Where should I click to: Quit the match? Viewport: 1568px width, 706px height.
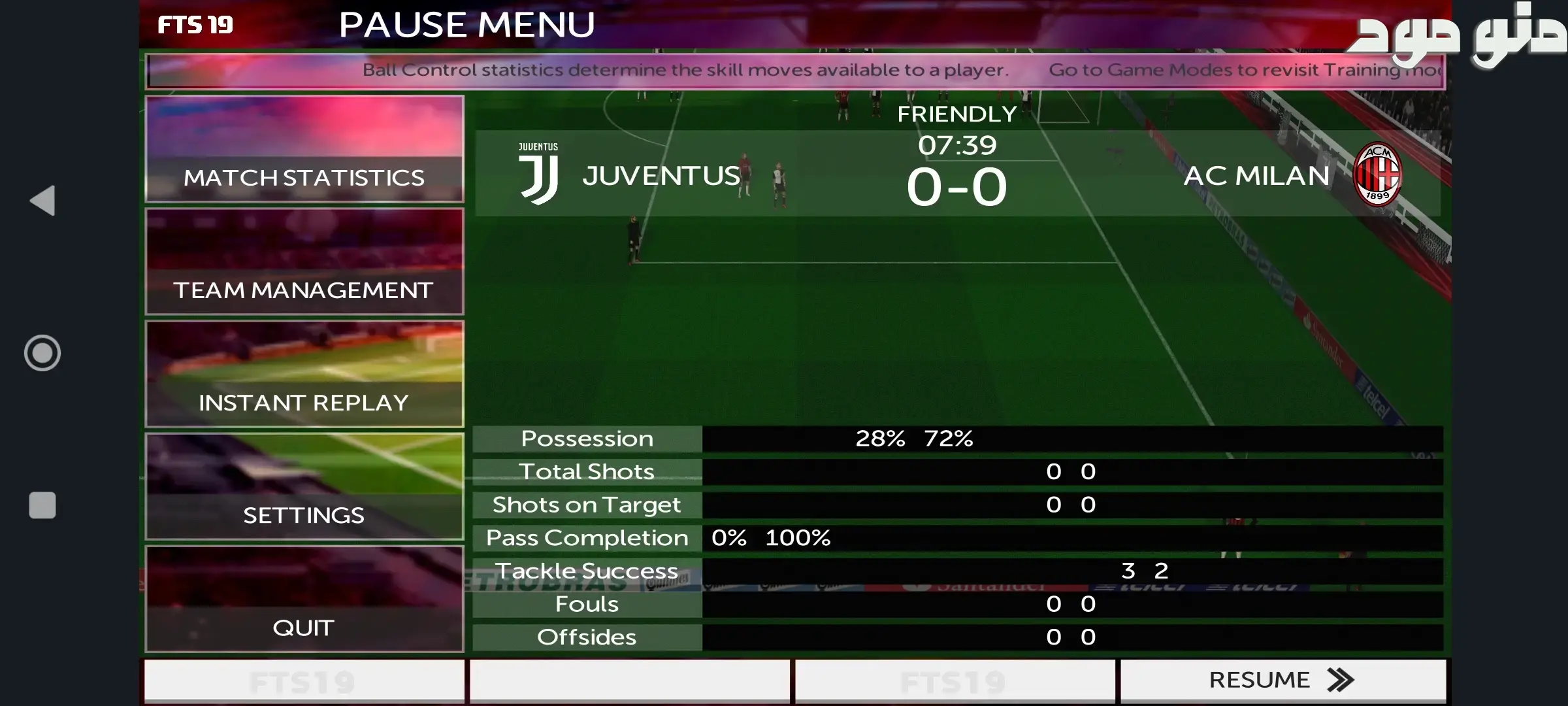point(304,599)
